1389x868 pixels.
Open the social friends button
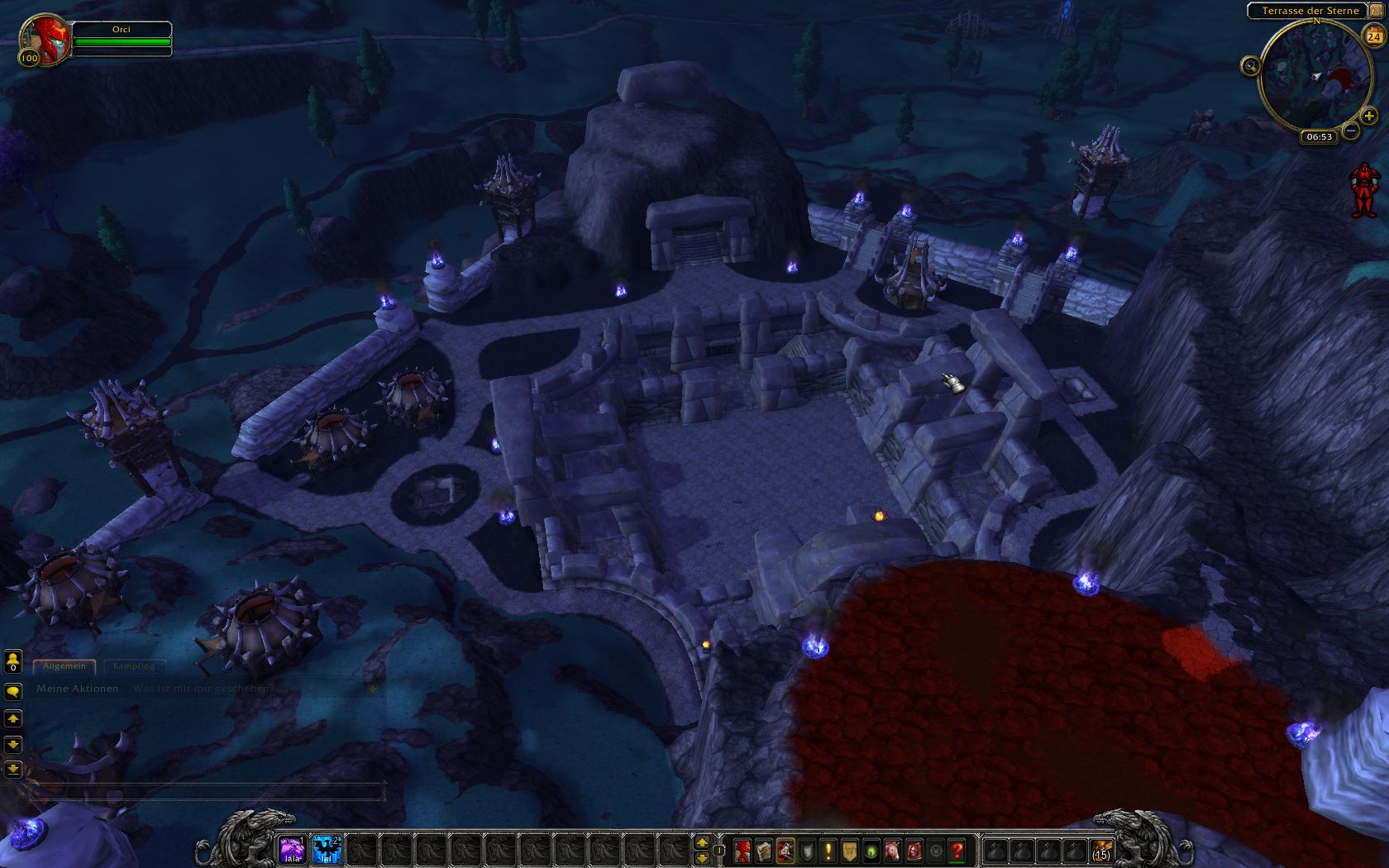(13, 661)
